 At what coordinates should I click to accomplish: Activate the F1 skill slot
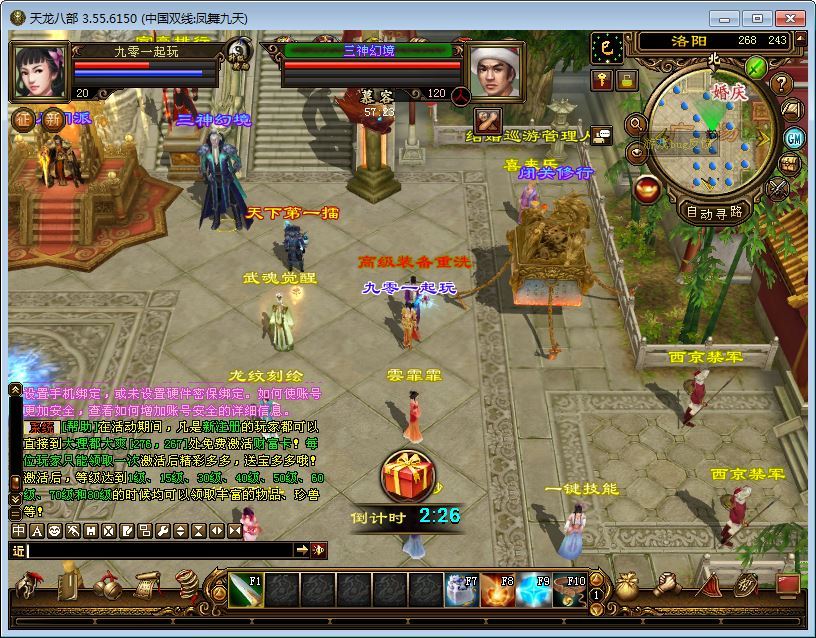point(245,589)
